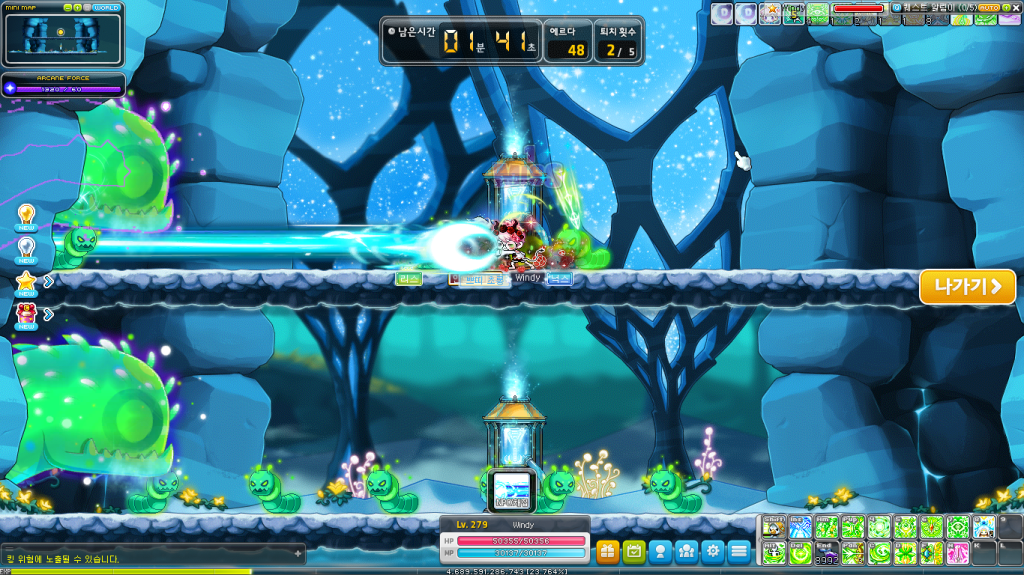Click the minimap map display
The height and width of the screenshot is (575, 1024).
coord(61,38)
